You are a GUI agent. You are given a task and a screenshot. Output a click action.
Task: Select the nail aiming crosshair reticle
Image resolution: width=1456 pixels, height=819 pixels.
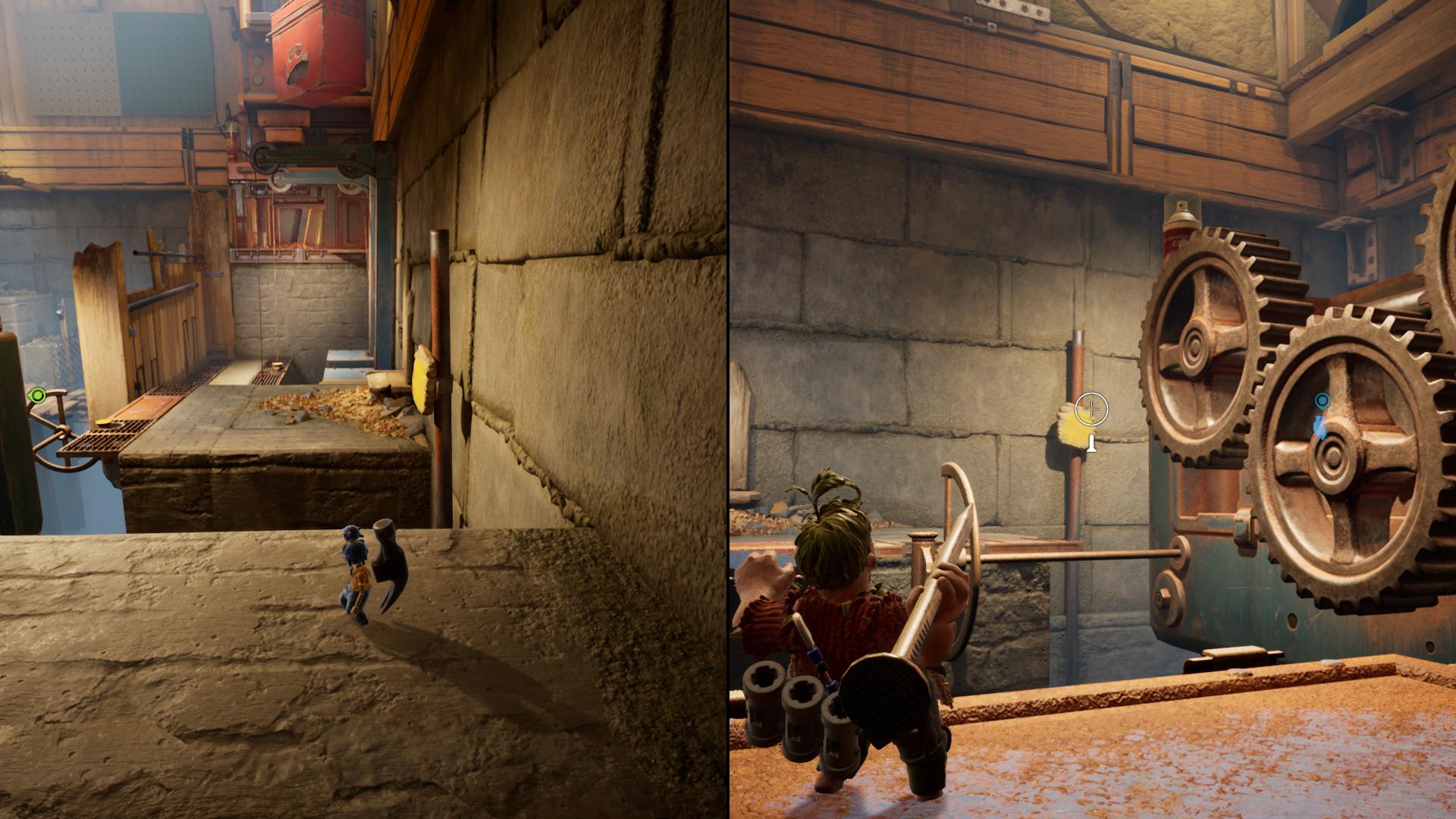[1092, 409]
